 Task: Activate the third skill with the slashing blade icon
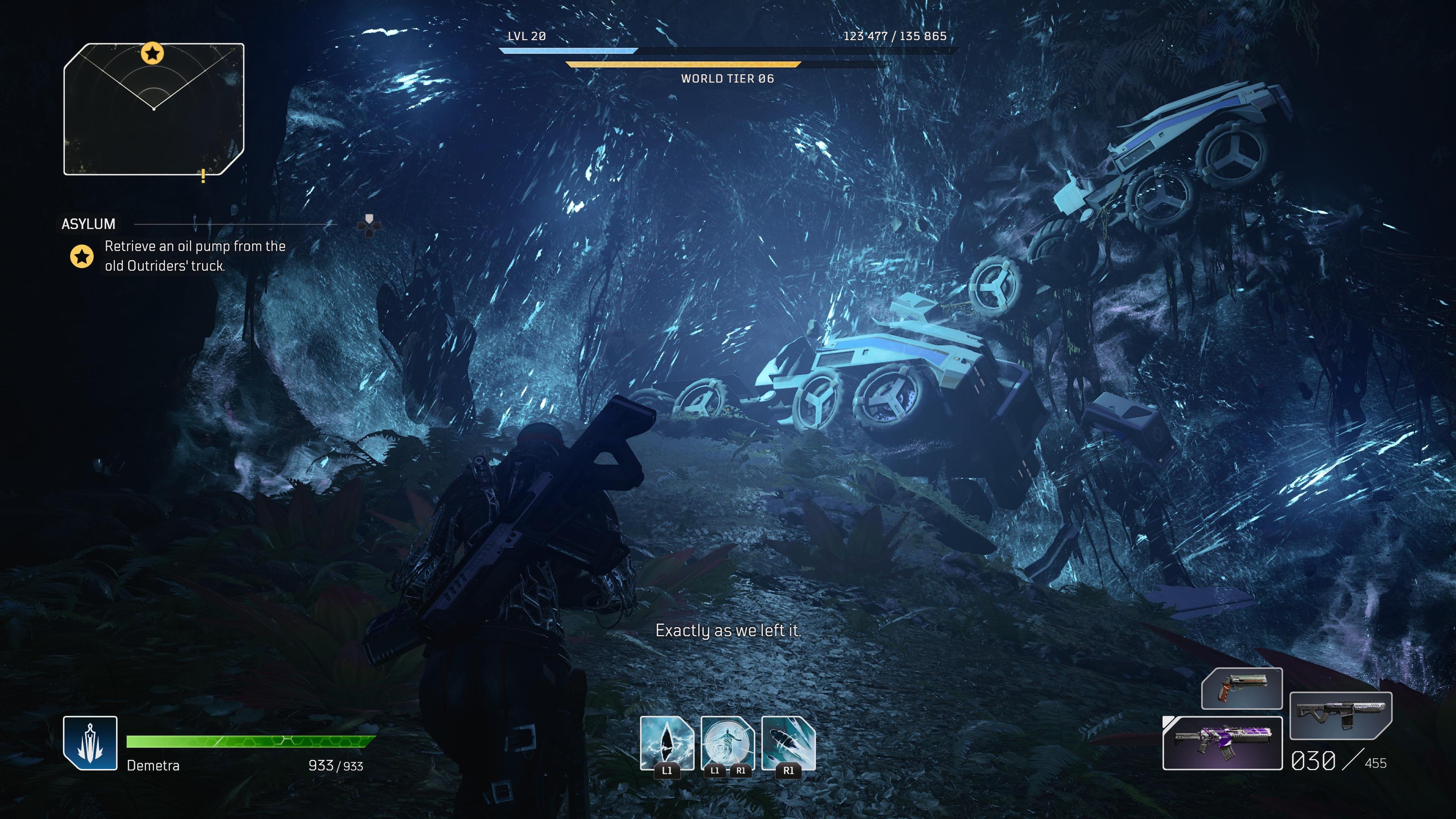(789, 743)
